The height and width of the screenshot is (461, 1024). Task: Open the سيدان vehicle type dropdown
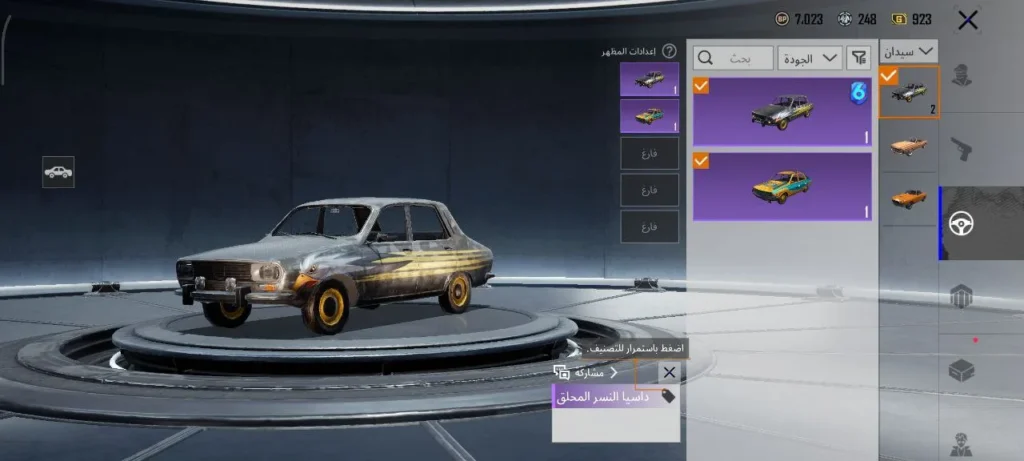(x=909, y=50)
